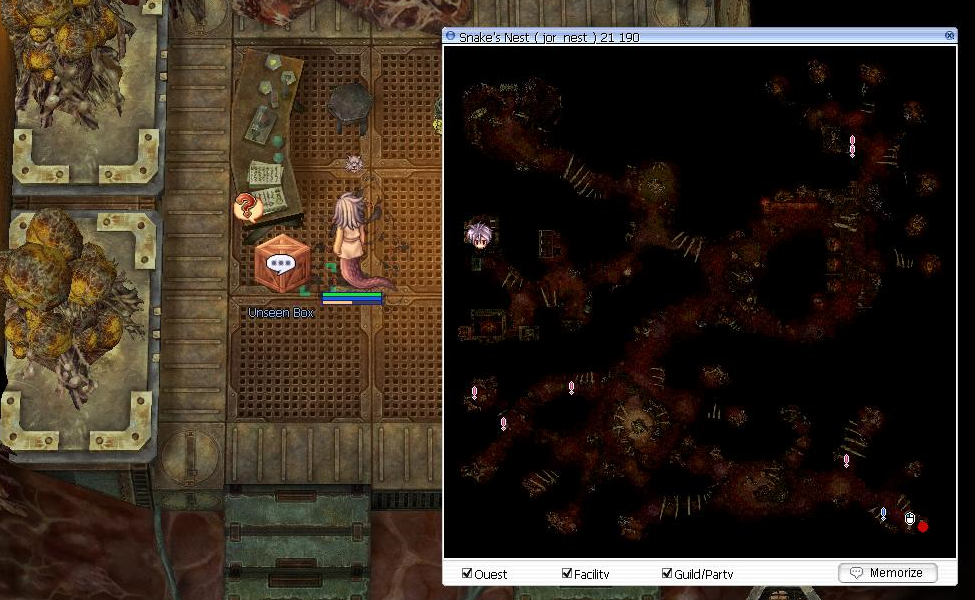Select the blue marker on the map
Screen dimensions: 975x600
(x=883, y=514)
